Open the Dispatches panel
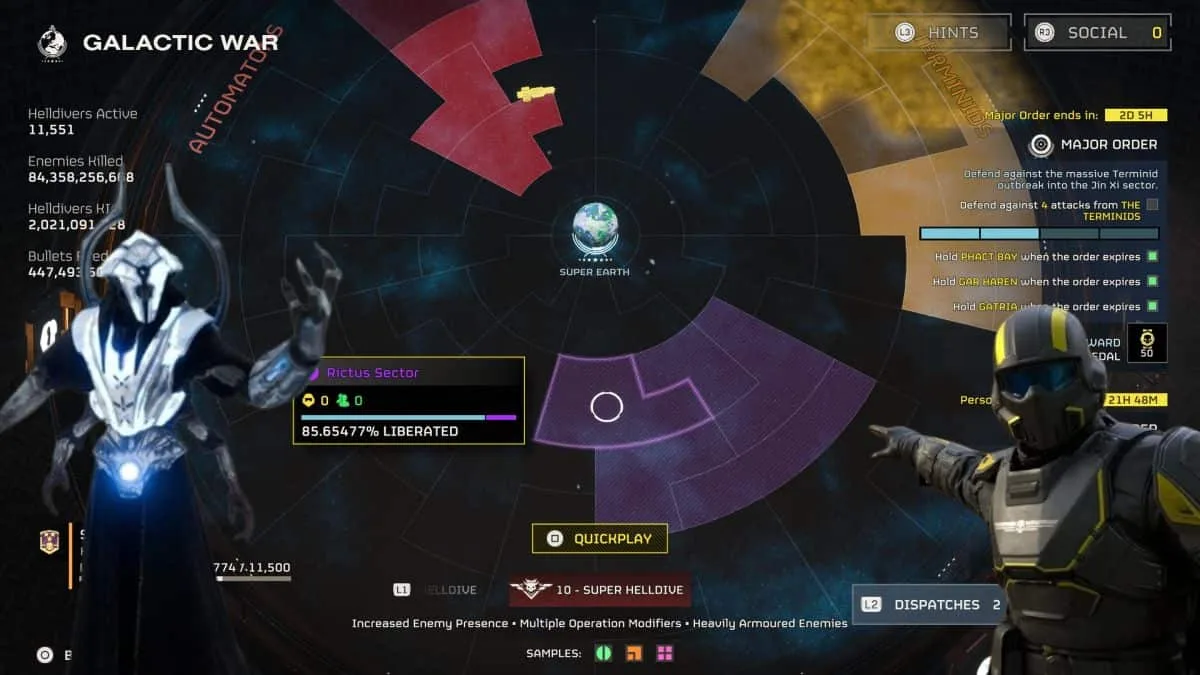Viewport: 1200px width, 675px height. [928, 604]
